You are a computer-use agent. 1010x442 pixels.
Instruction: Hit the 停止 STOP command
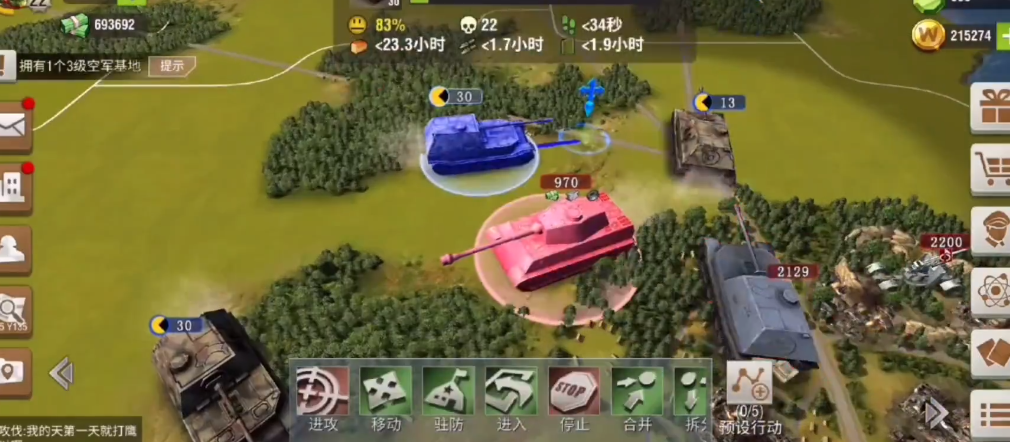(574, 397)
